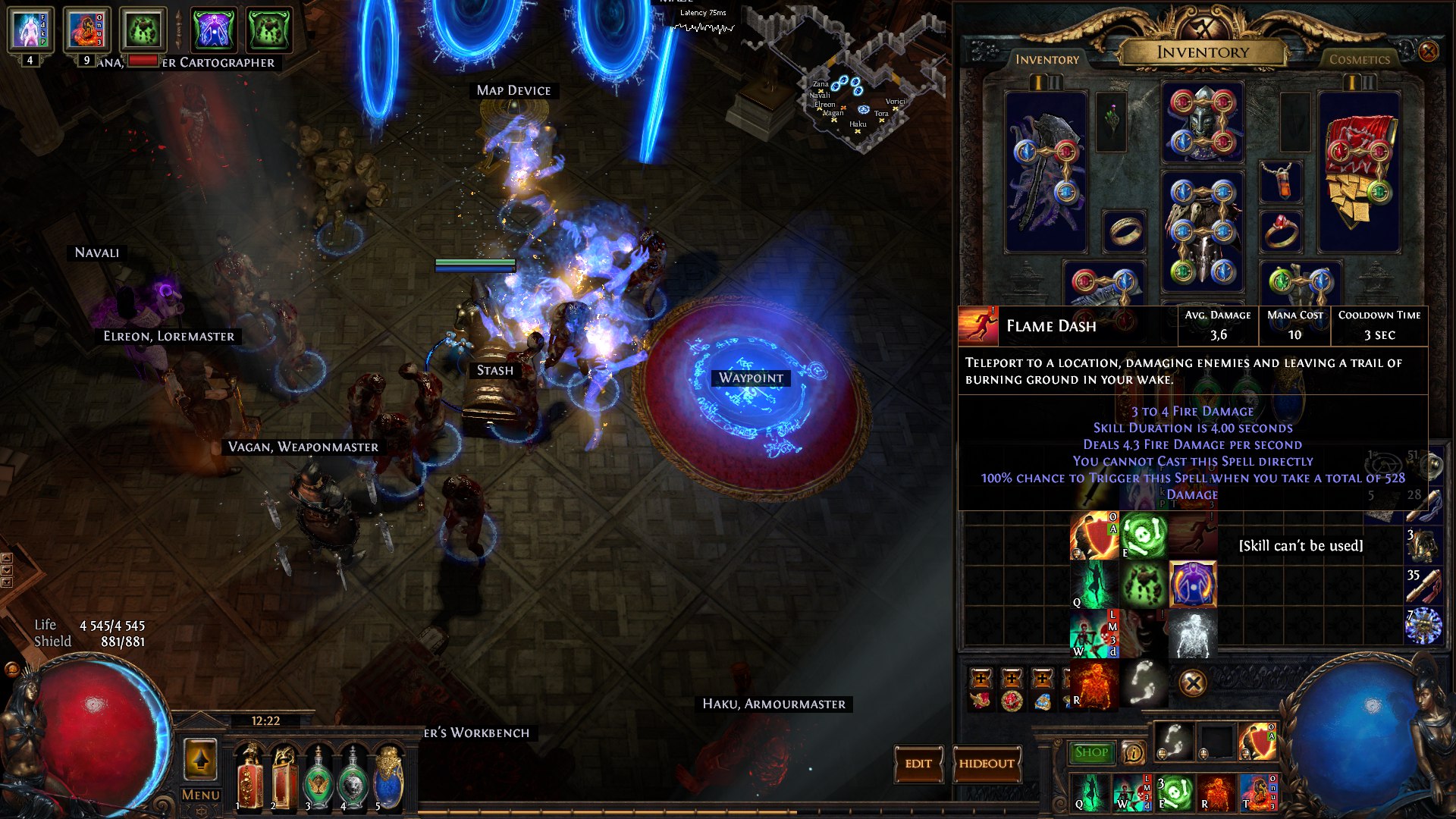
Task: Close the inventory panel
Action: pos(1428,52)
